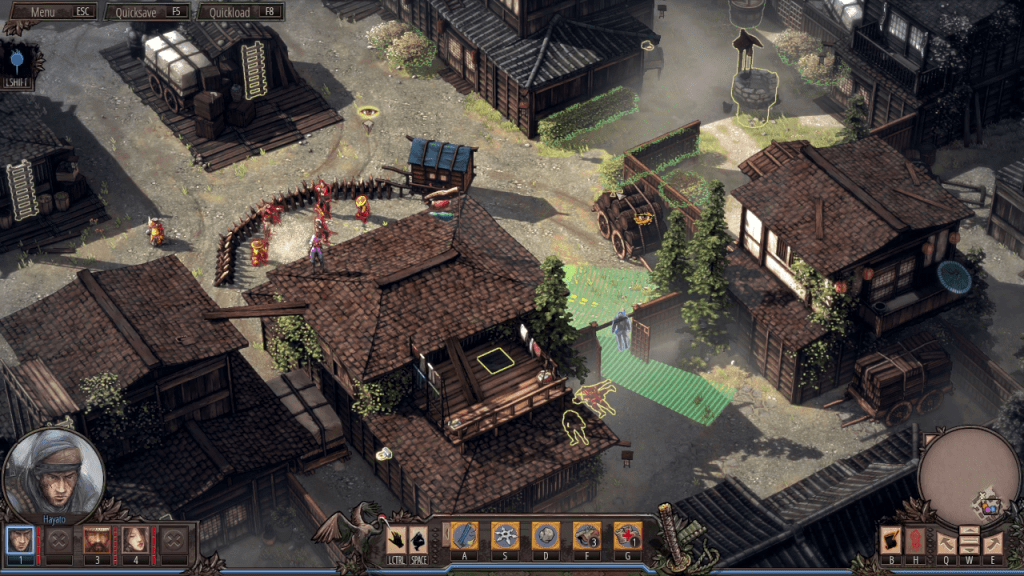Select the shuriken throw ability

pos(505,536)
